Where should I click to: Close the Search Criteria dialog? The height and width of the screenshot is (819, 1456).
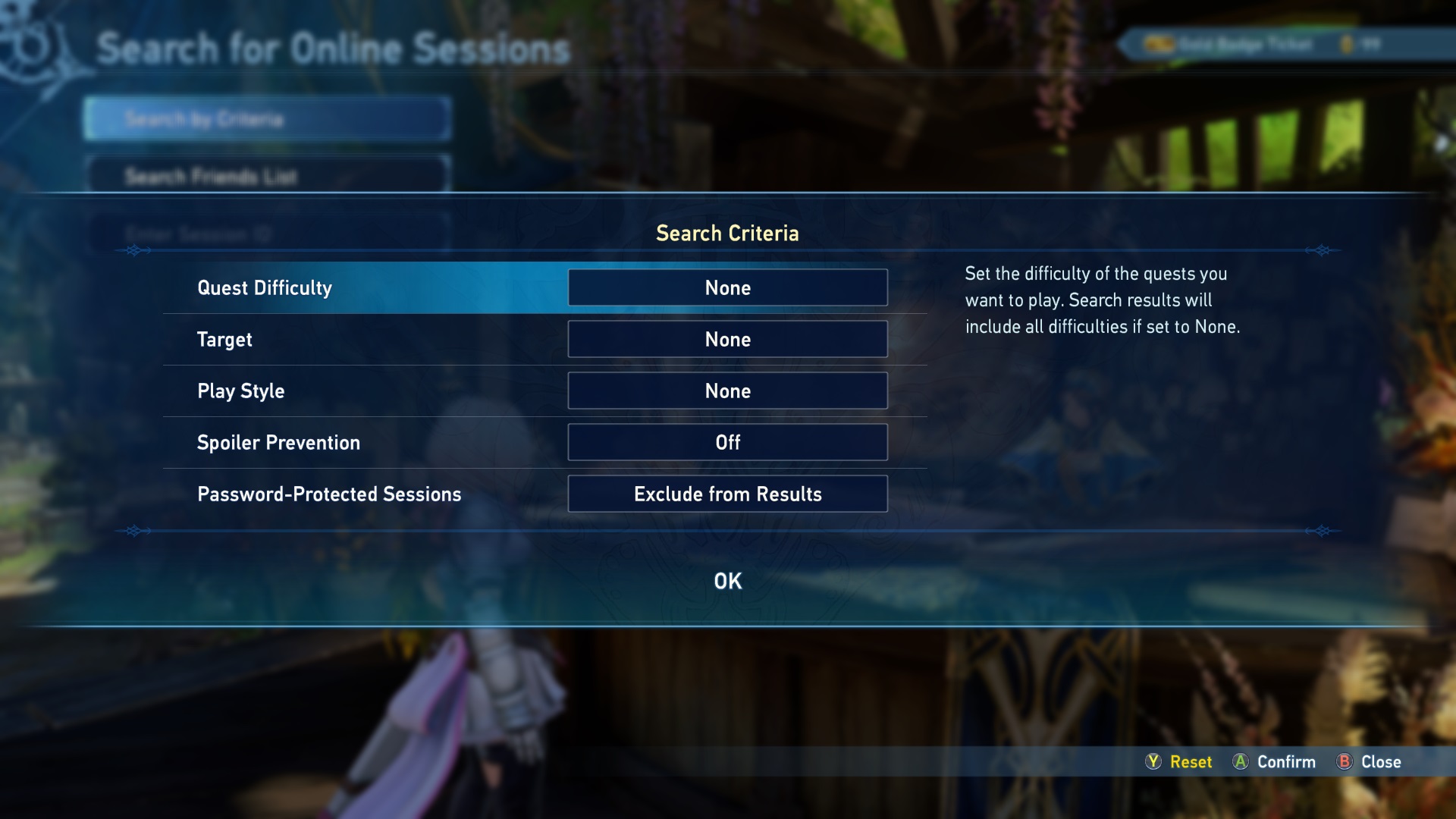click(1369, 762)
